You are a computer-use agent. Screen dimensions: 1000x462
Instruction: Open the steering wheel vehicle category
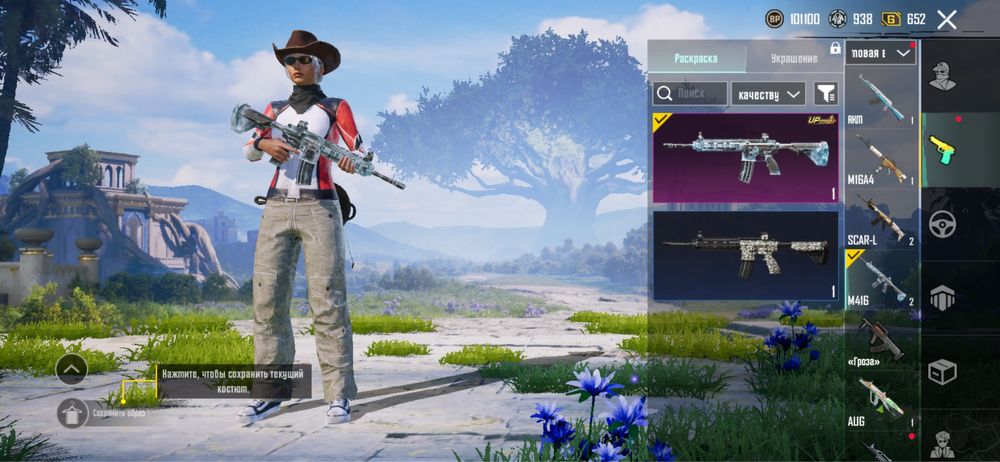(942, 224)
